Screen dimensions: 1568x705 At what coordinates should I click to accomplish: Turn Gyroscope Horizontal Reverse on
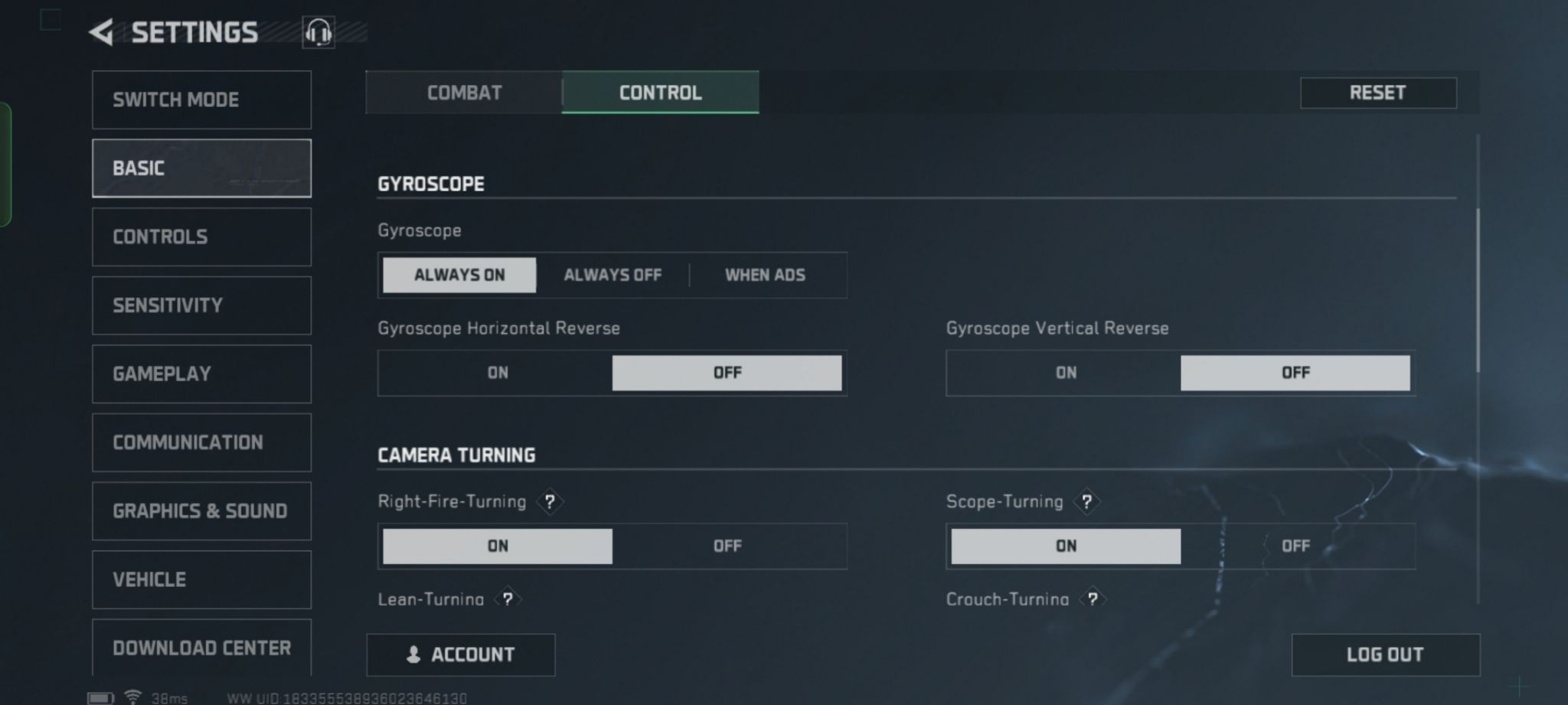(498, 373)
